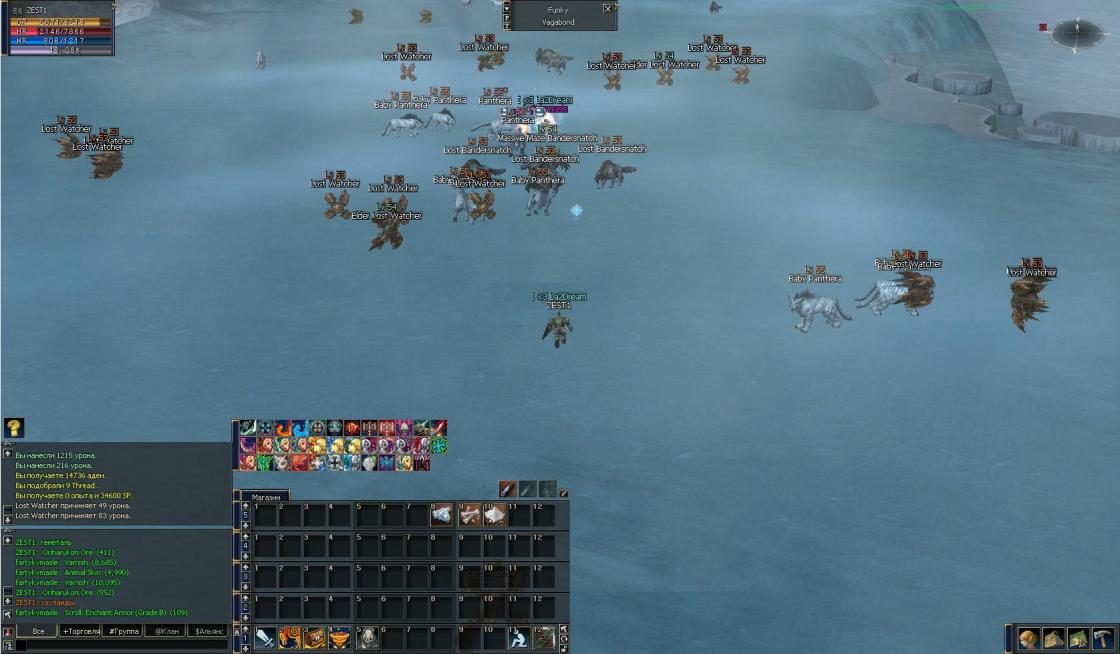
Task: Open the yellow question mark help button
Action: (x=14, y=428)
